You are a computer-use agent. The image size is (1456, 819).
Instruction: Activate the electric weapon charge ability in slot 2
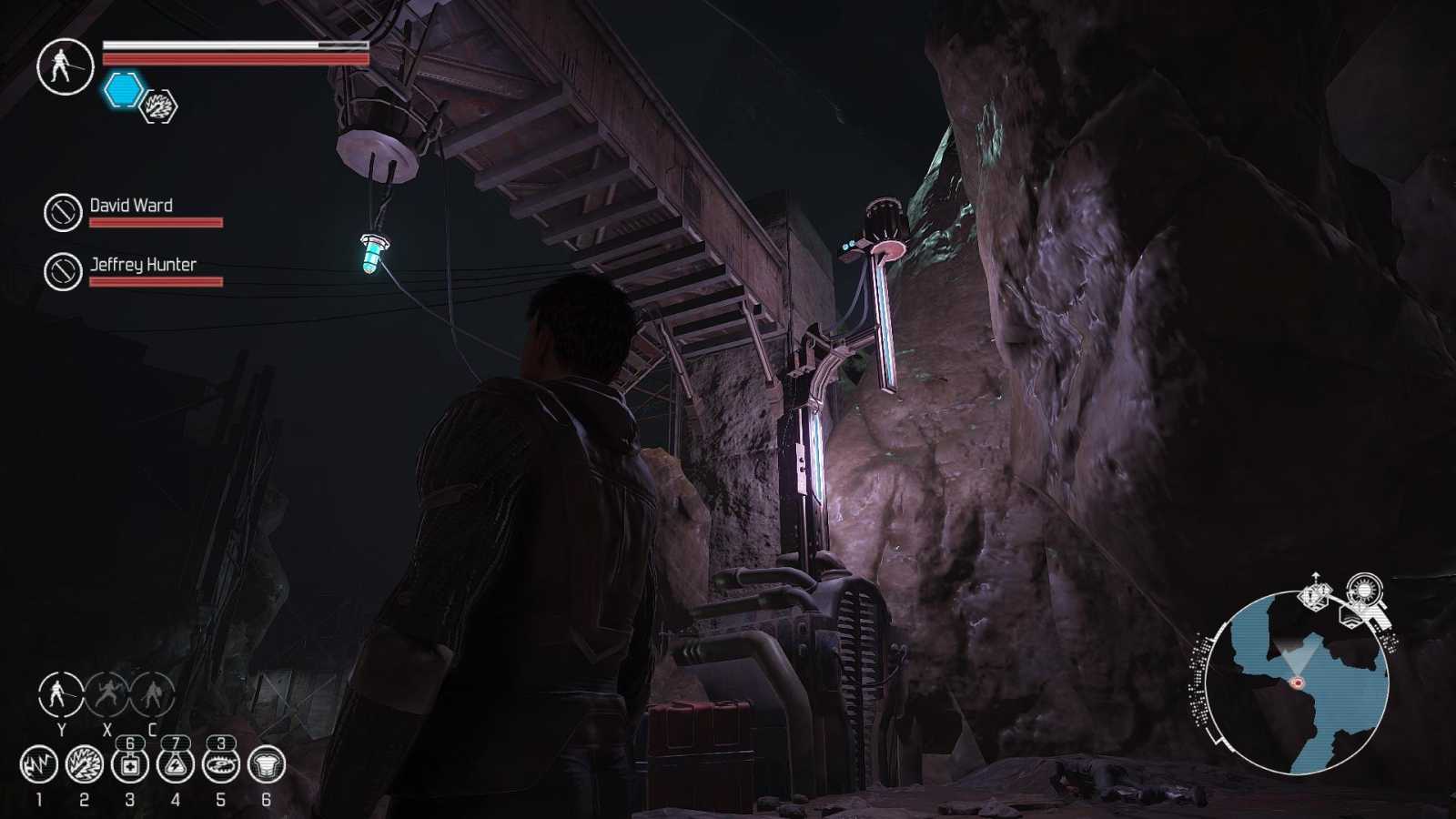tap(85, 765)
